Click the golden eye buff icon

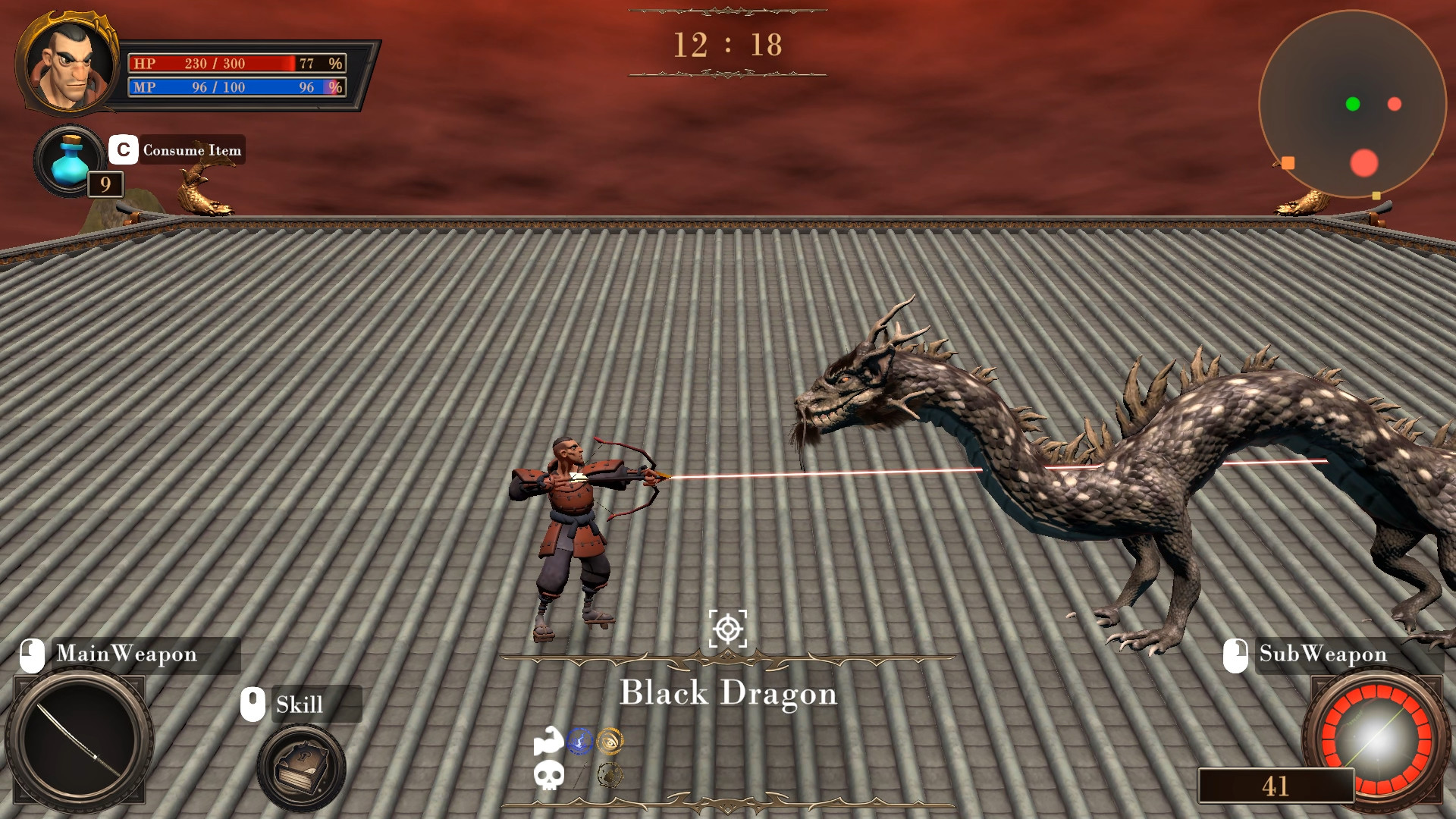click(610, 742)
